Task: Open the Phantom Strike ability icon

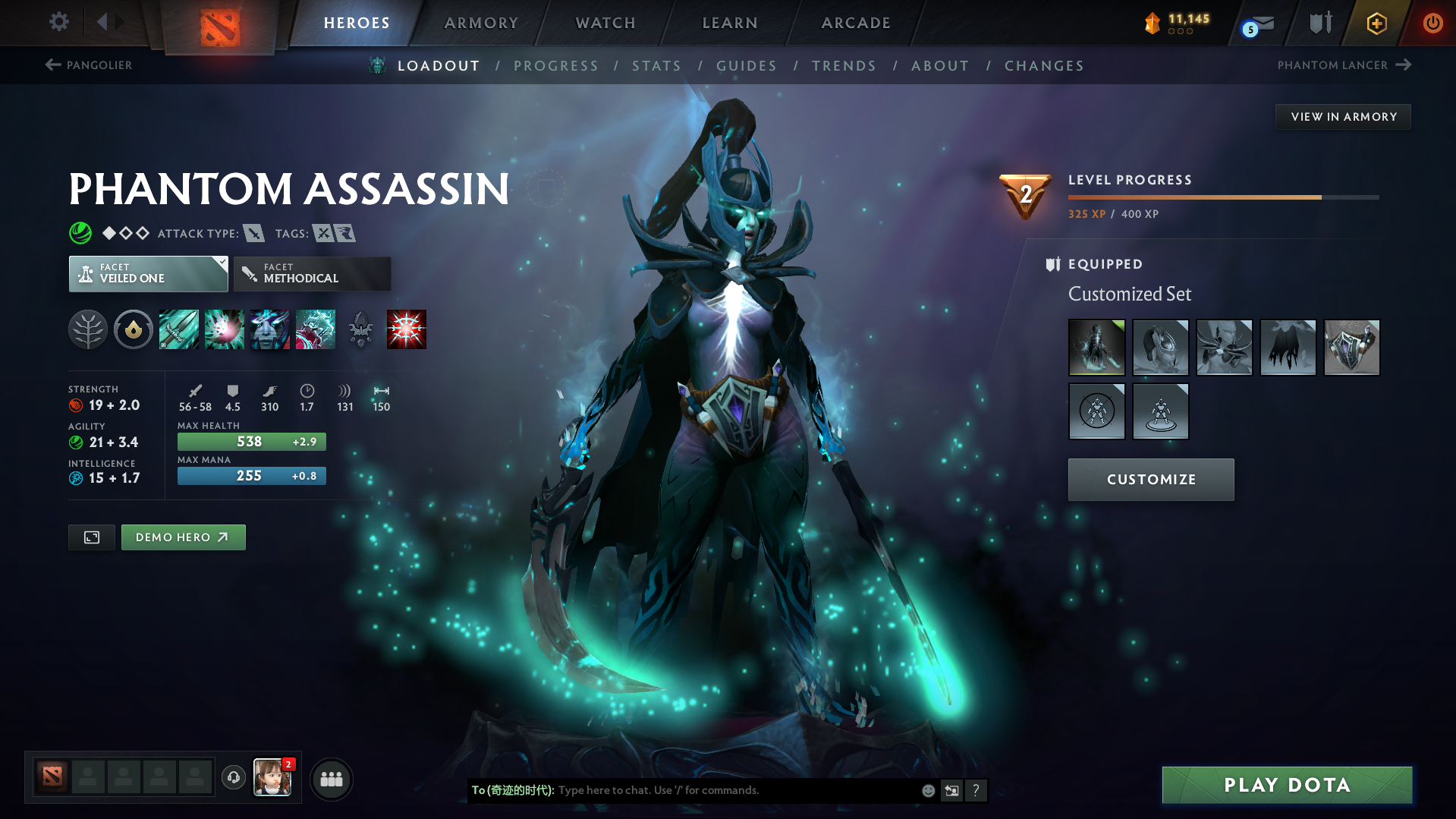Action: (225, 329)
